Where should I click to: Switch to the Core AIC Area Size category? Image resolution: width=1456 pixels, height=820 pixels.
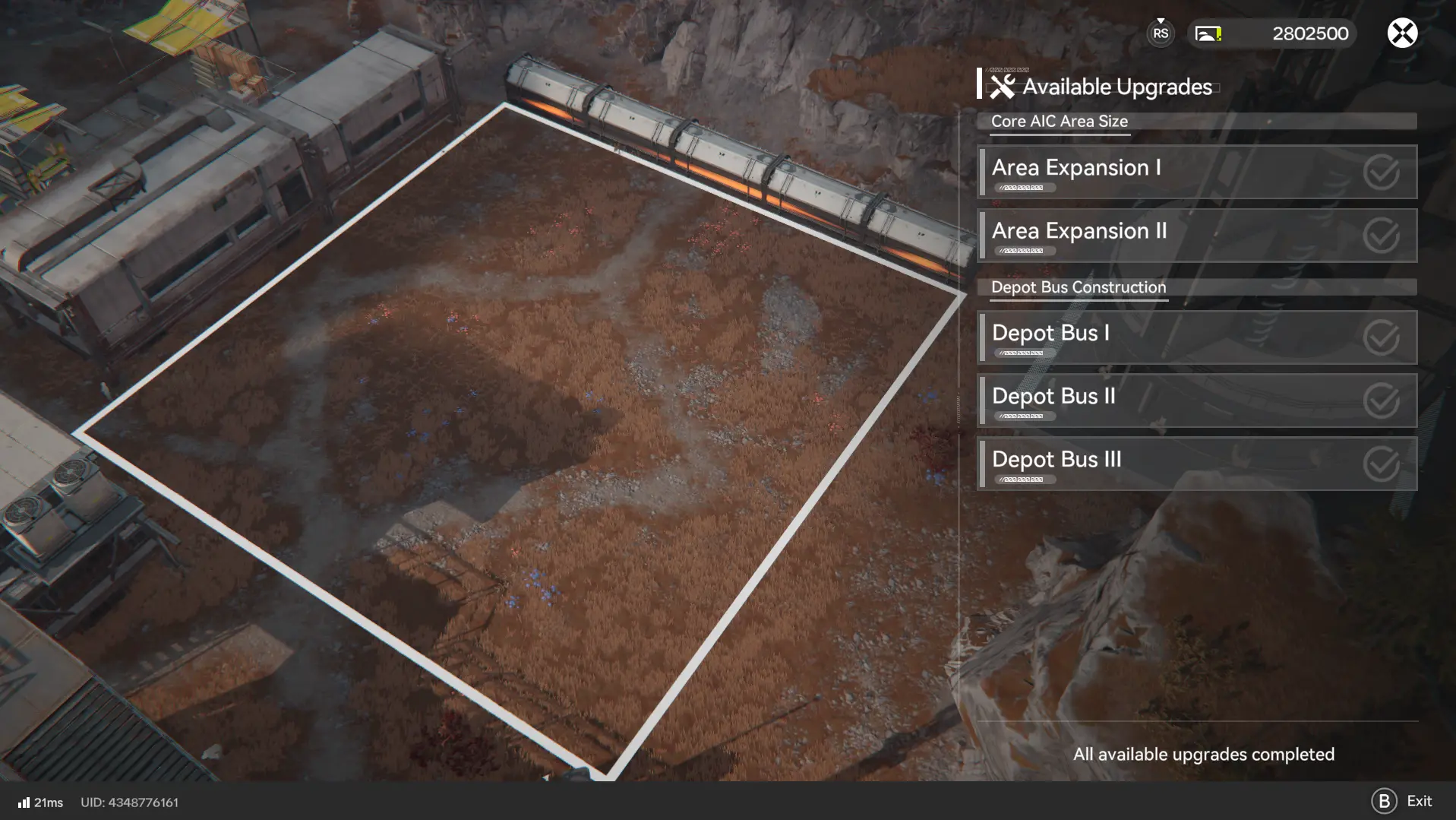point(1059,121)
